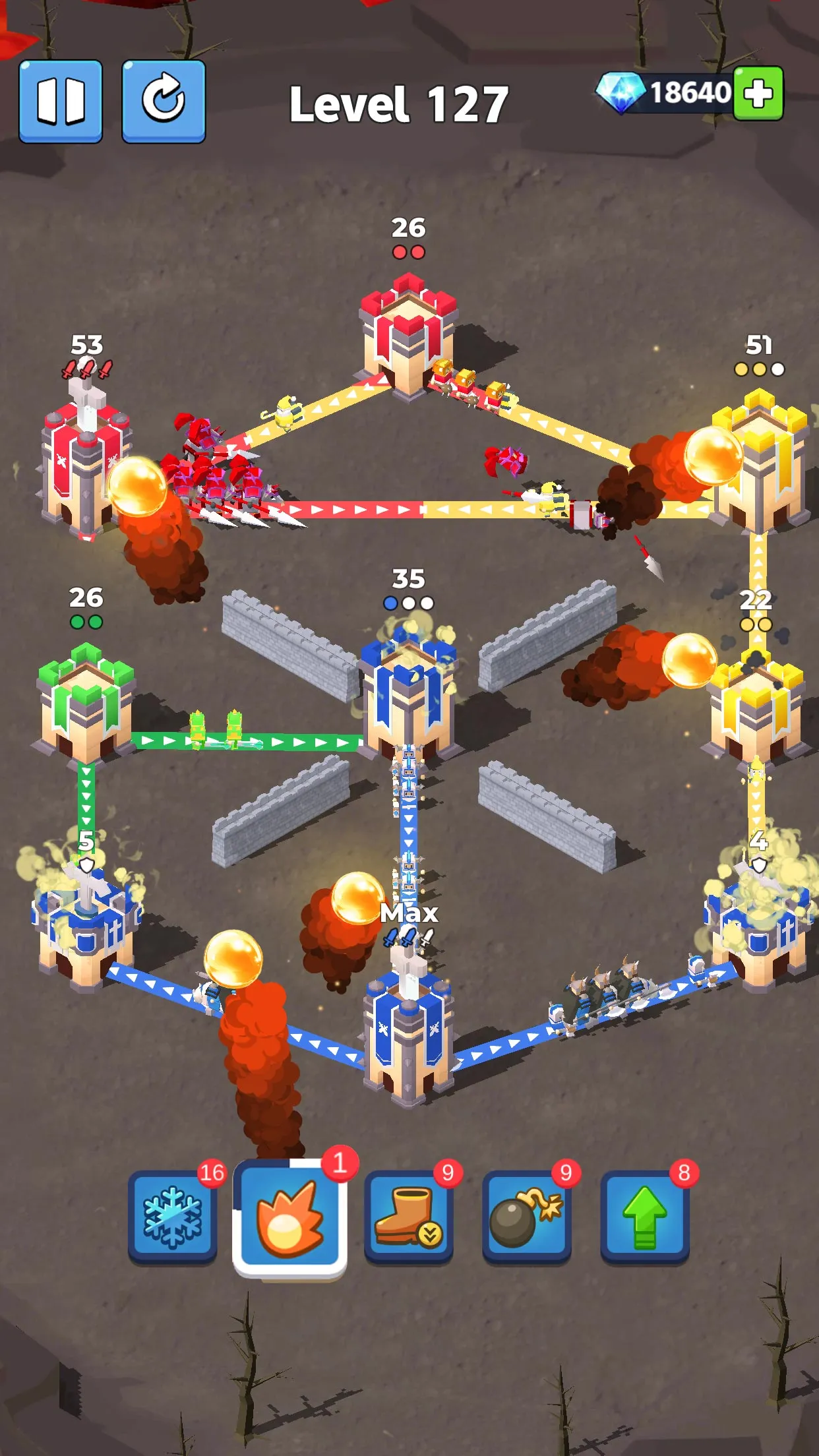Activate the green arrow upgrade power-up
819x1456 pixels.
point(644,1217)
